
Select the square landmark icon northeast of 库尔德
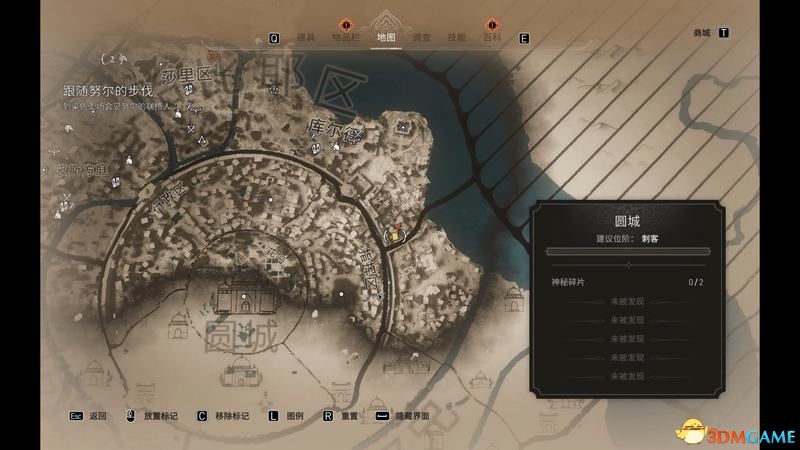point(403,127)
